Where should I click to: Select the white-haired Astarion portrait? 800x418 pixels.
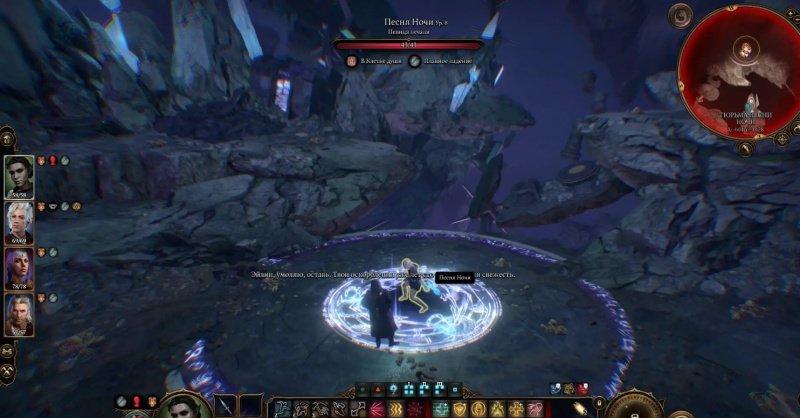pos(19,222)
